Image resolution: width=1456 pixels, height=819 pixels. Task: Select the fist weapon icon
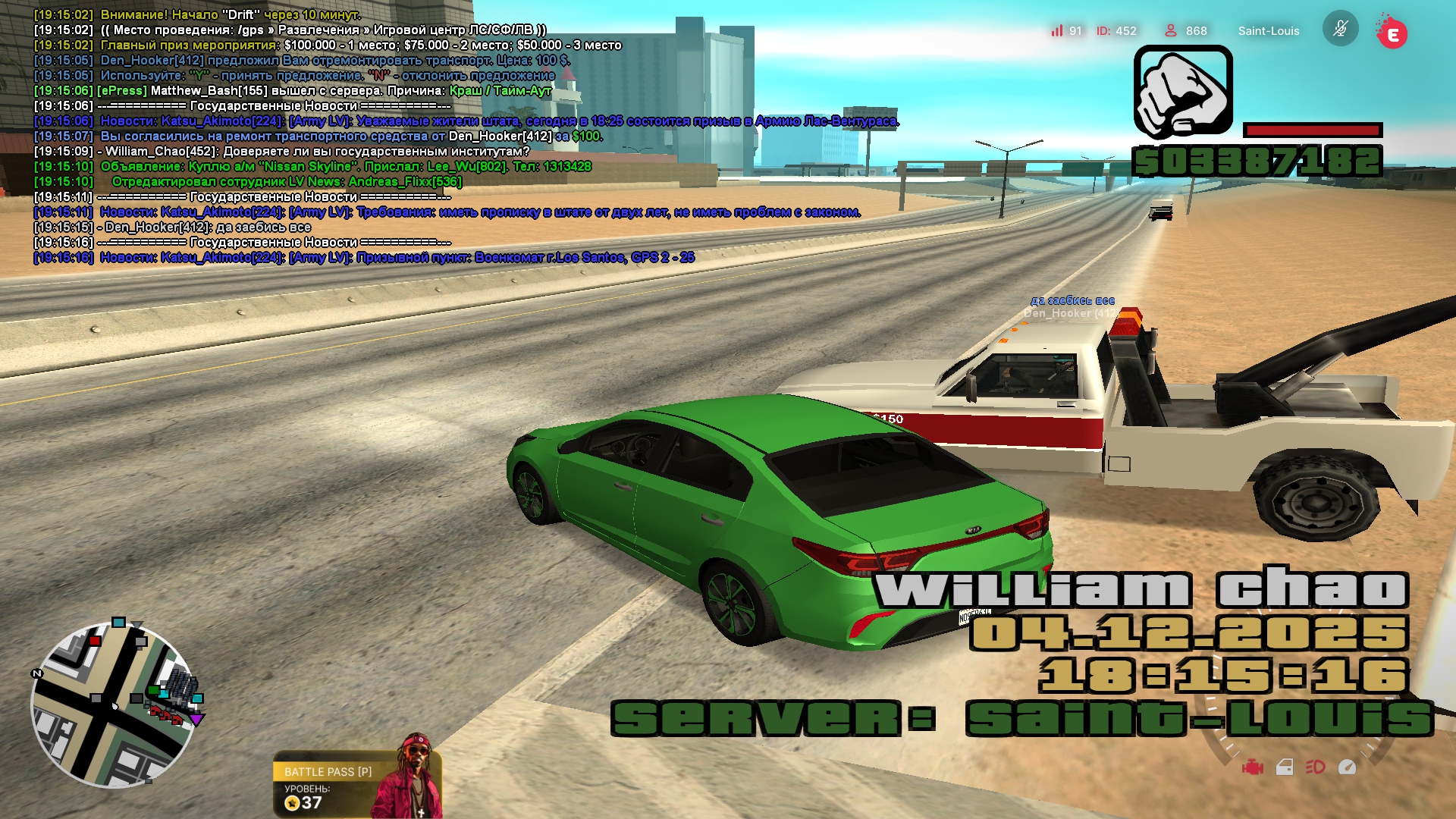tap(1182, 92)
